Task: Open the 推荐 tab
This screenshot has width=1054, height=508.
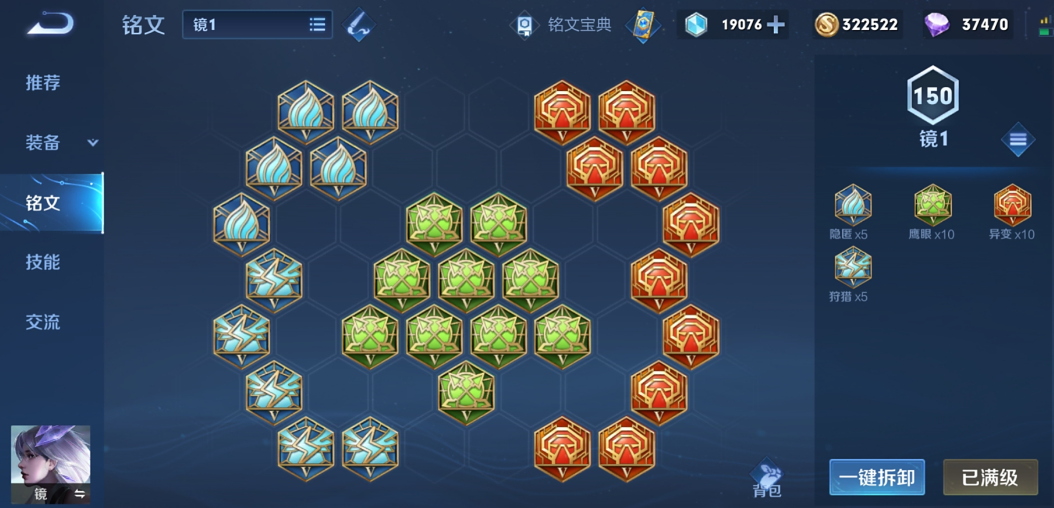Action: pyautogui.click(x=43, y=83)
